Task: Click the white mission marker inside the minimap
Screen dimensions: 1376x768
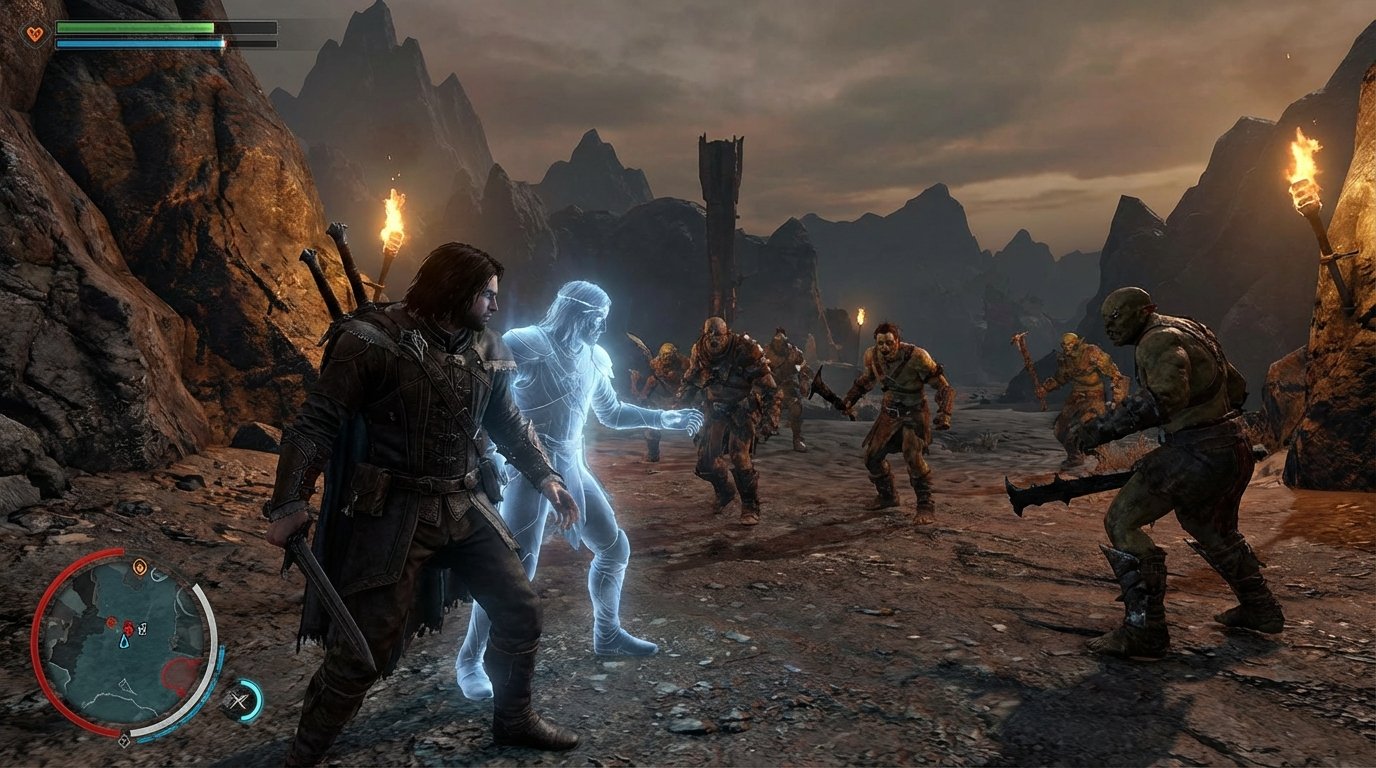Action: click(142, 628)
